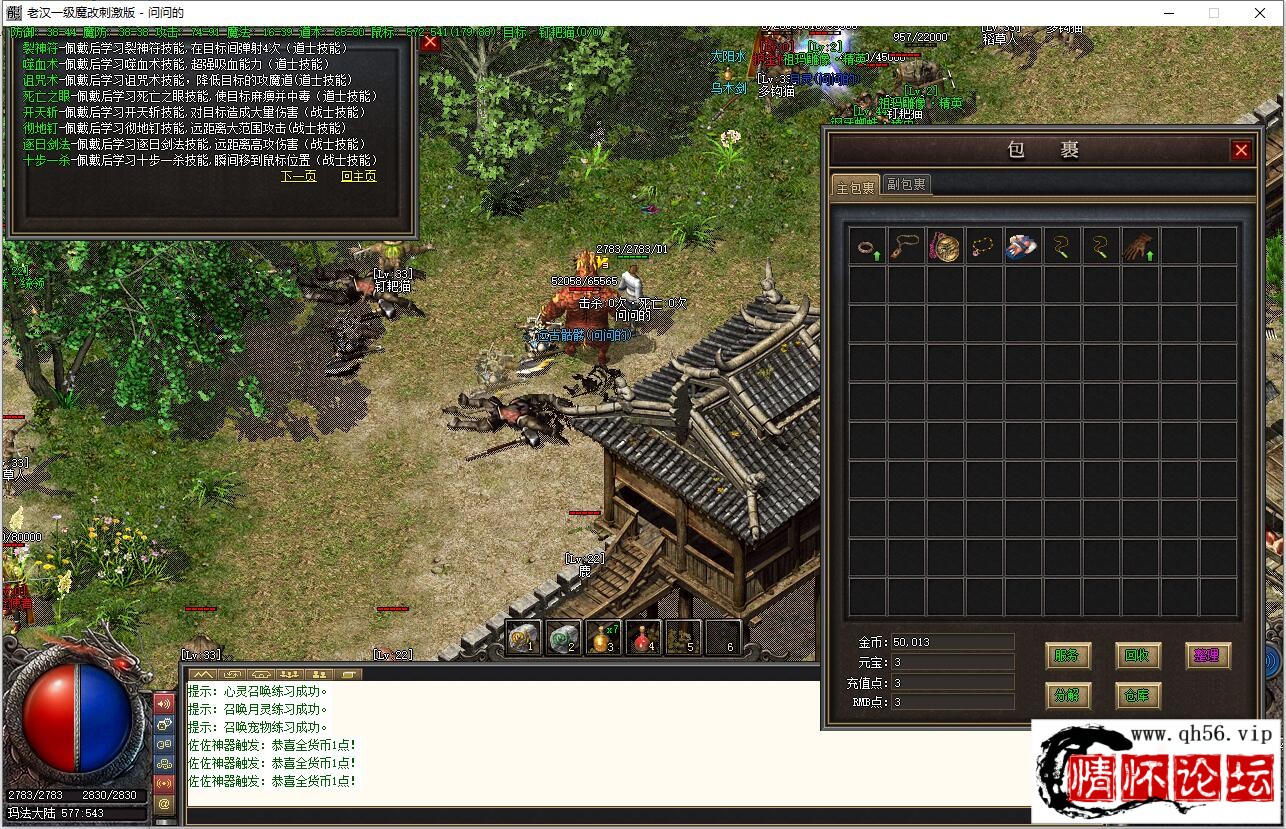Click the 回收 recycle button
The height and width of the screenshot is (829, 1286).
(1137, 656)
